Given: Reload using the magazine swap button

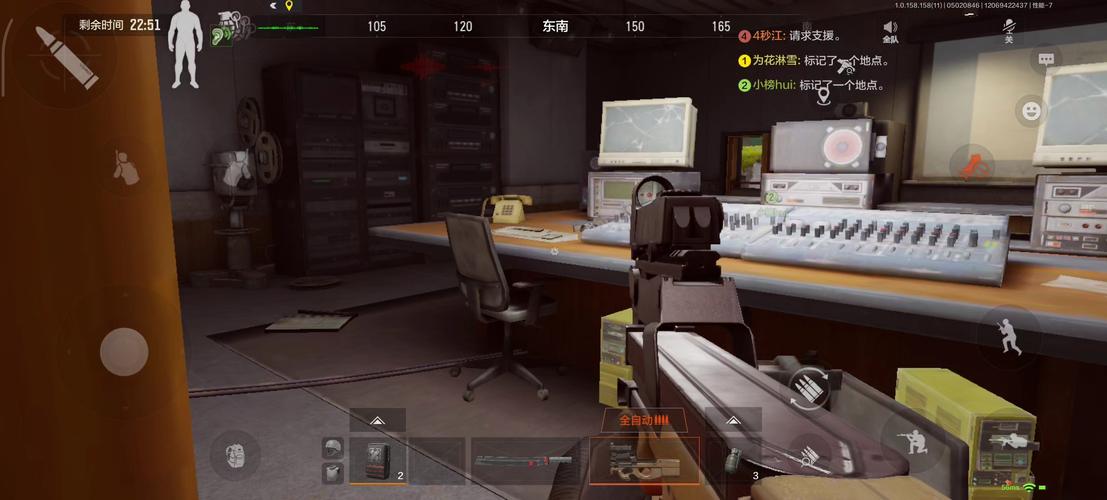Looking at the screenshot, I should coord(806,391).
